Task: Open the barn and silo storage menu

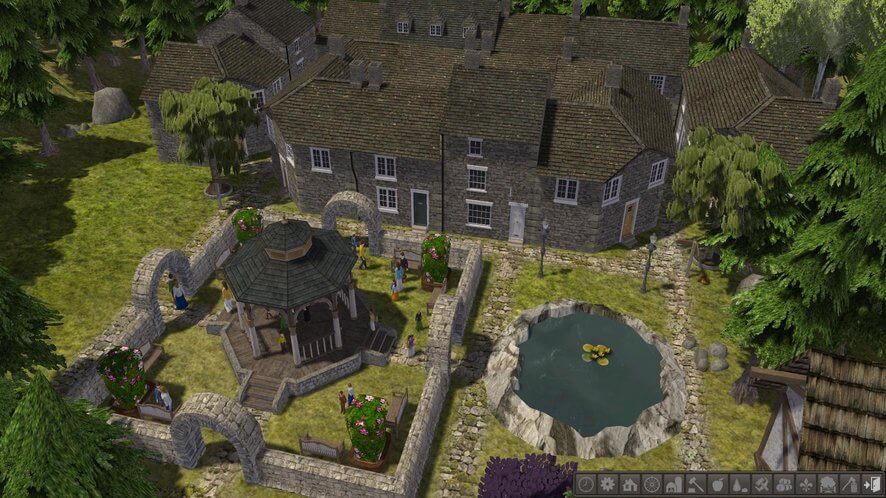Action: coord(674,484)
